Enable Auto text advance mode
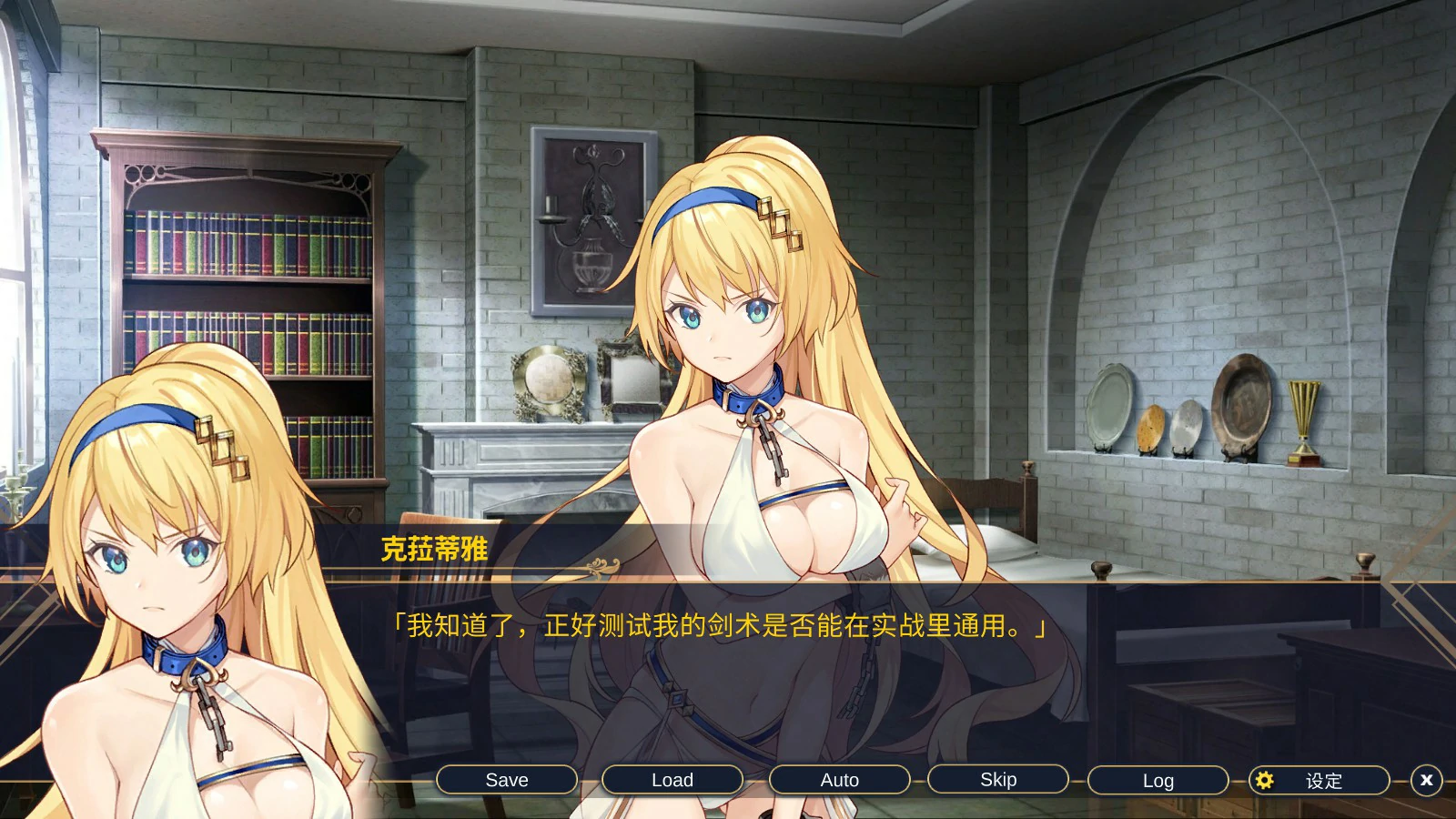Screen dimensions: 1456x819 pyautogui.click(x=839, y=780)
